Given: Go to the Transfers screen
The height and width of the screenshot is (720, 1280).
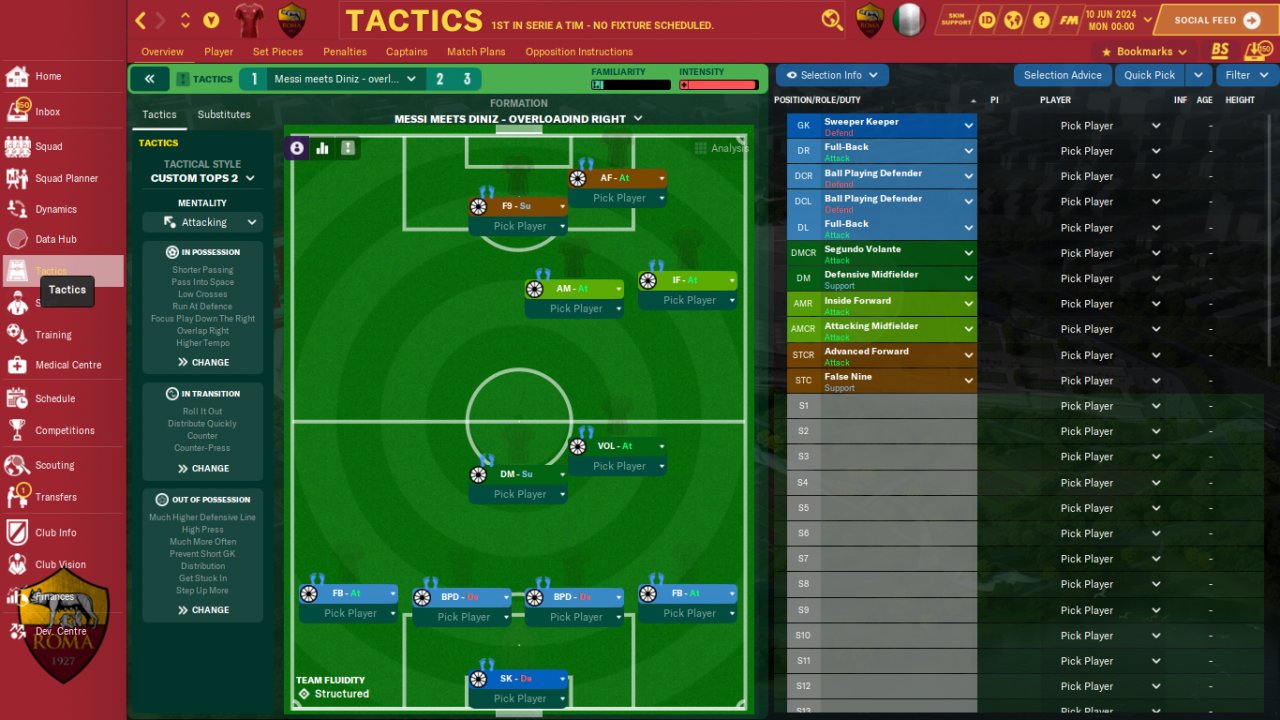Looking at the screenshot, I should pos(55,497).
